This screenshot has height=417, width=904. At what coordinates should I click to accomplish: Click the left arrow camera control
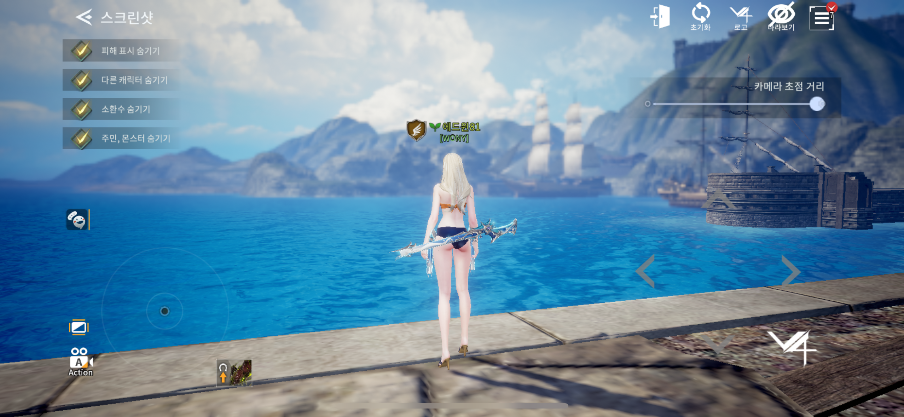point(646,270)
